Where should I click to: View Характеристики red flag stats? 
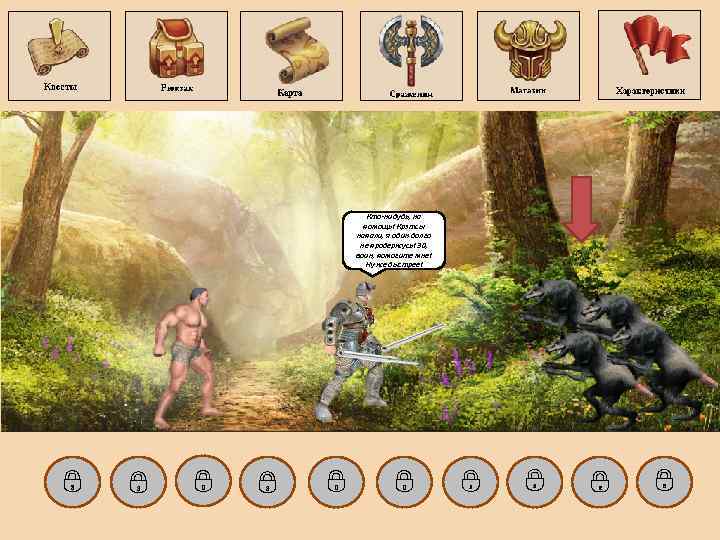[x=649, y=53]
